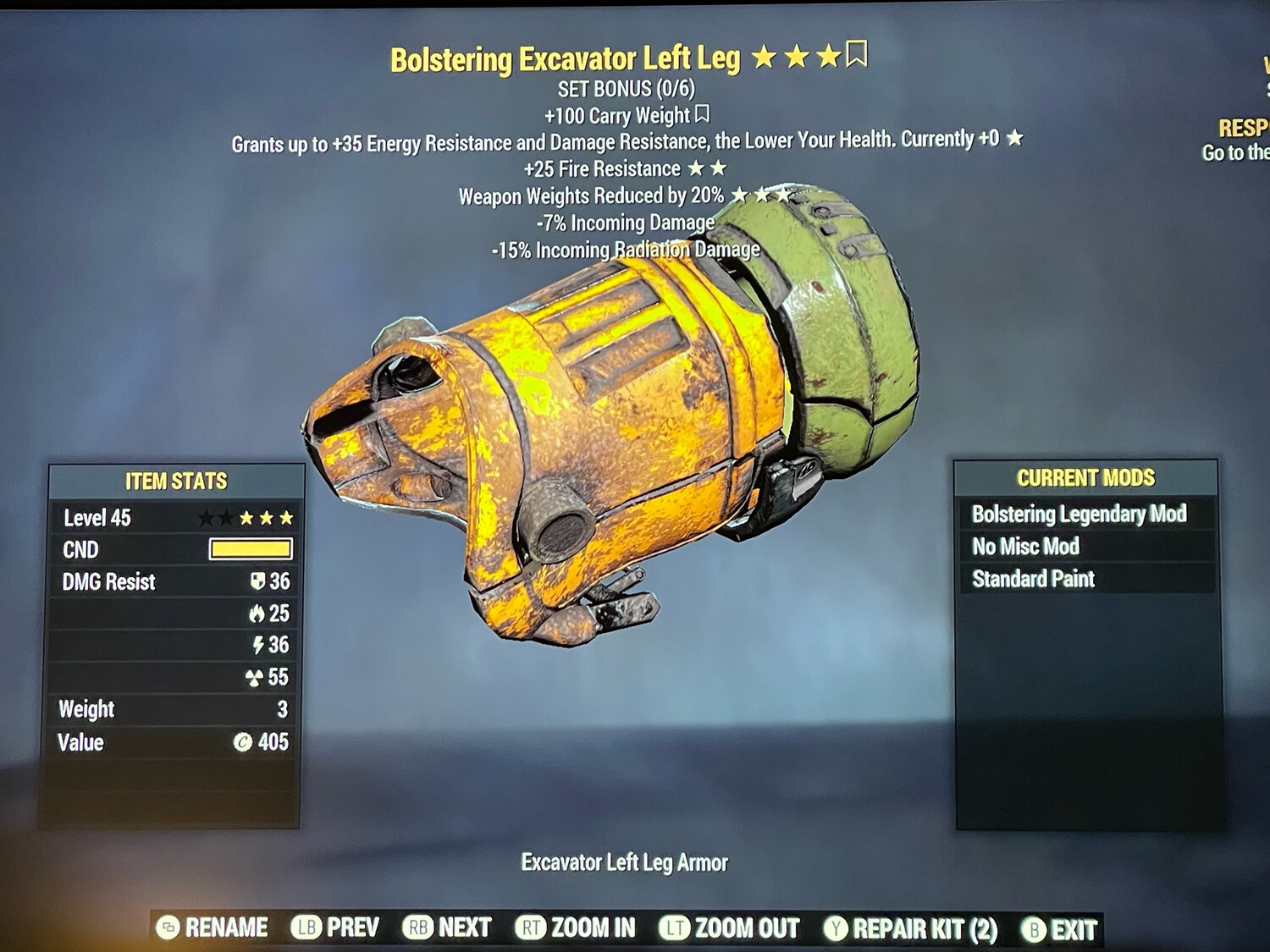Open the No Misc Mod slot

(x=1026, y=547)
